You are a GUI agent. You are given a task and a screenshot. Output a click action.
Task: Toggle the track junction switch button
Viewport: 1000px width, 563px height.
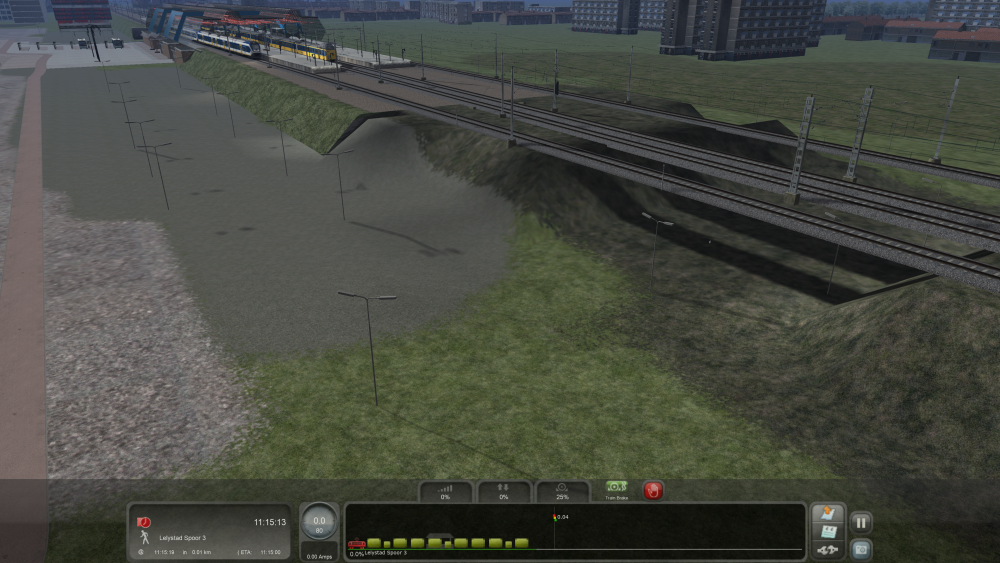(x=827, y=550)
